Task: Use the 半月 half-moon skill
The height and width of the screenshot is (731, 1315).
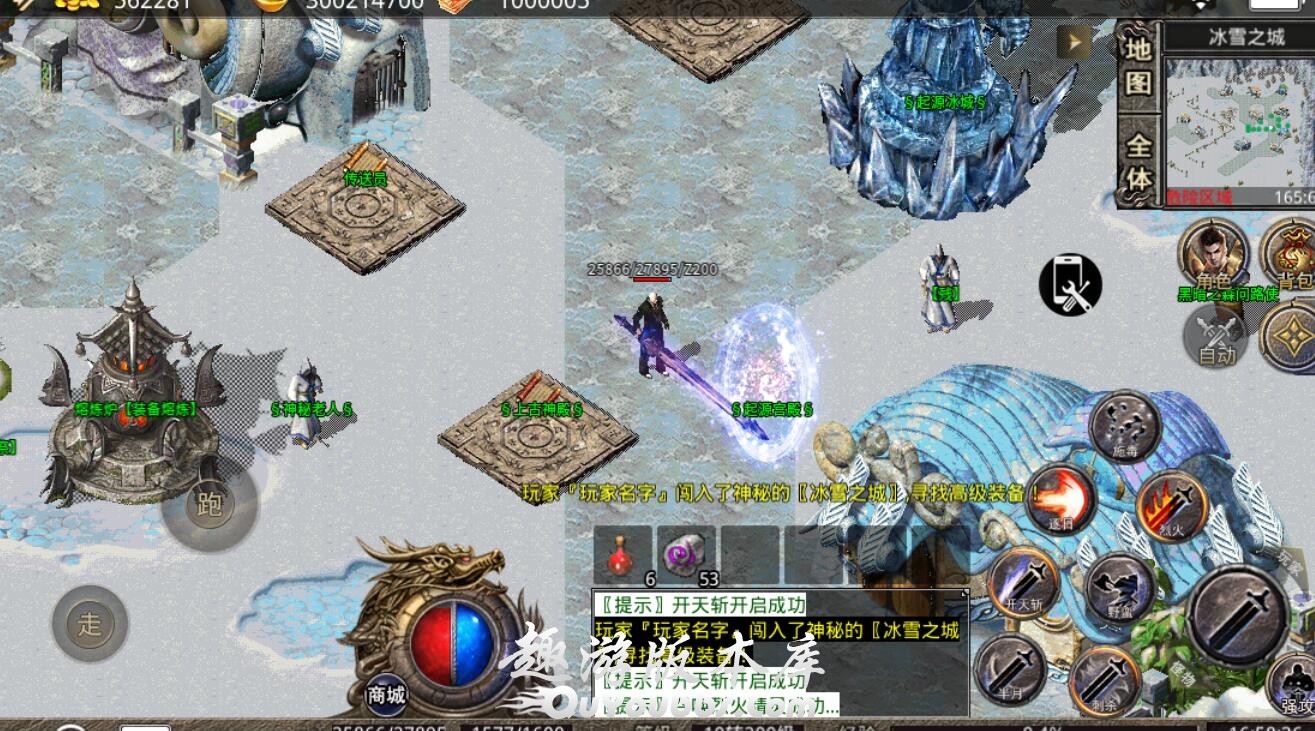Action: point(1010,668)
